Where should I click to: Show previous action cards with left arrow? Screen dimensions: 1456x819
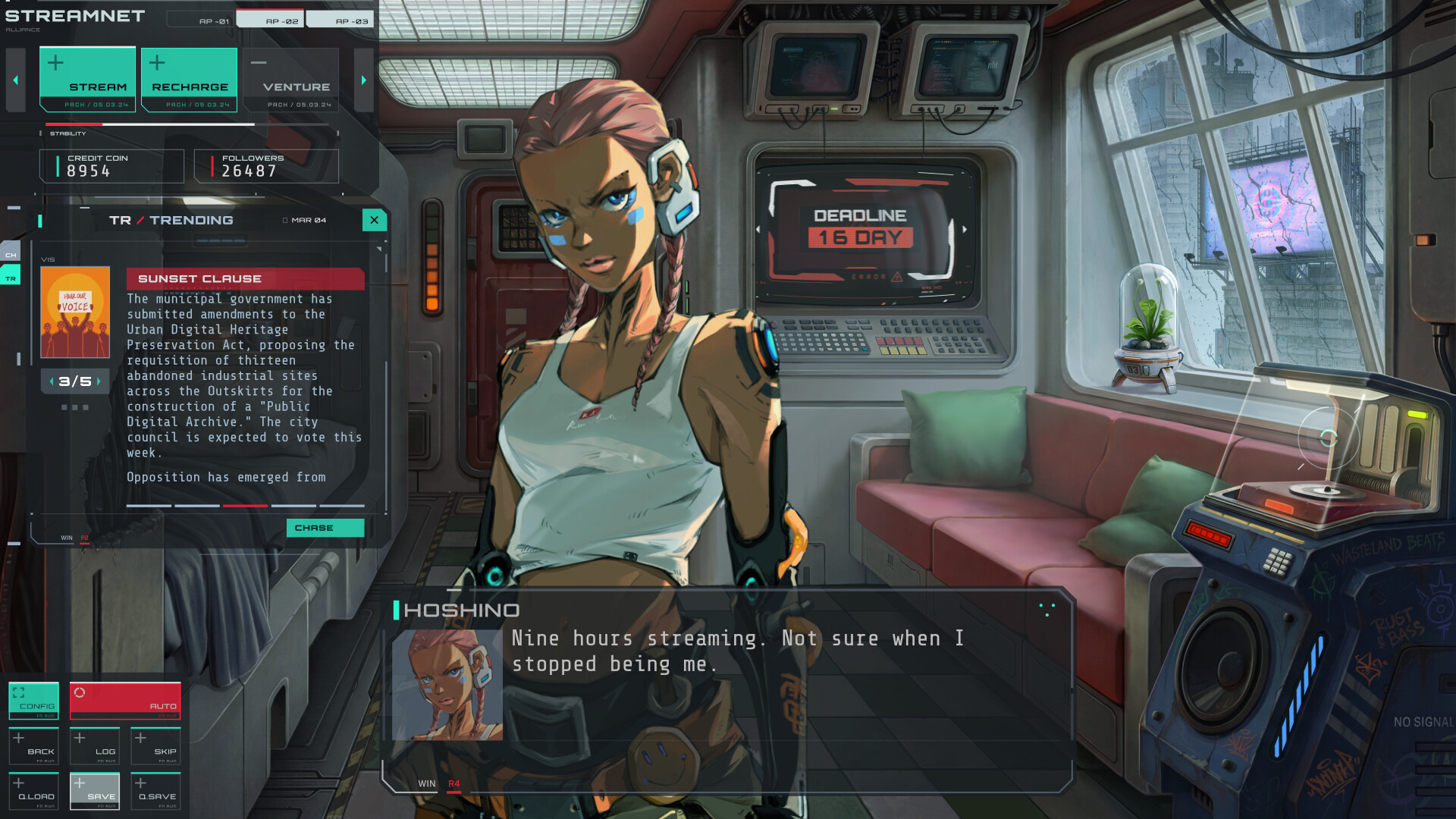[16, 80]
